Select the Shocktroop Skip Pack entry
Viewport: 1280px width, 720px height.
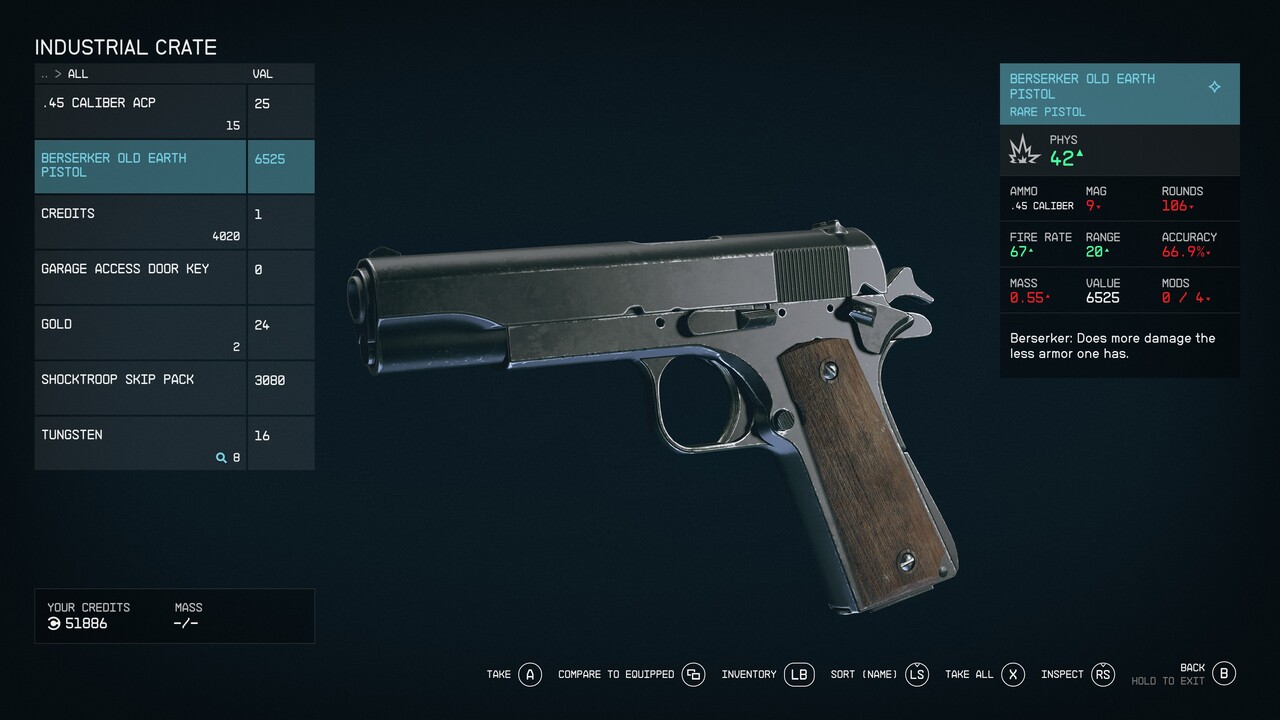140,388
